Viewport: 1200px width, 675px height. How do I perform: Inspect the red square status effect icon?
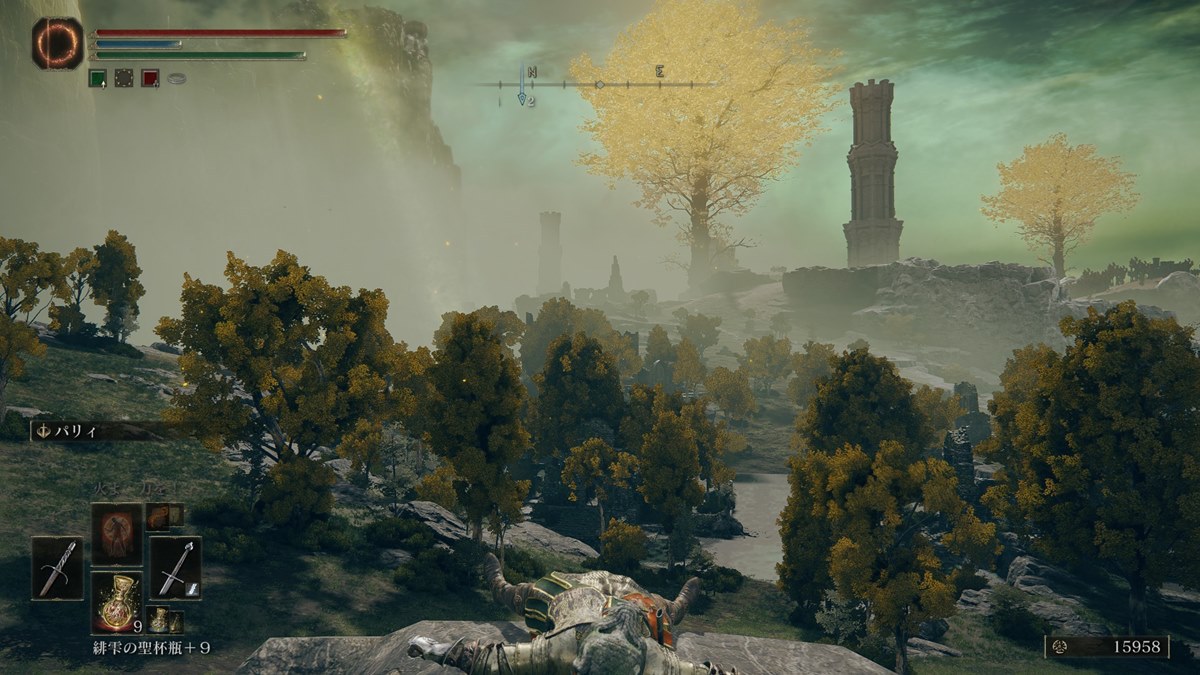tap(150, 78)
